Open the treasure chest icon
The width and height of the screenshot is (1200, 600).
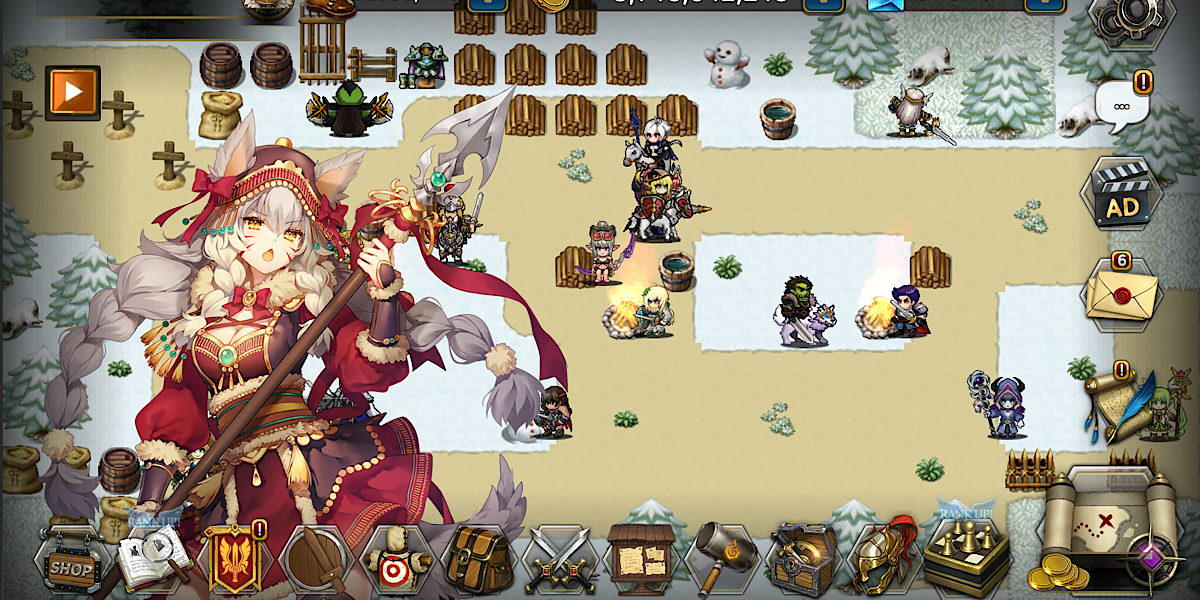(x=803, y=558)
